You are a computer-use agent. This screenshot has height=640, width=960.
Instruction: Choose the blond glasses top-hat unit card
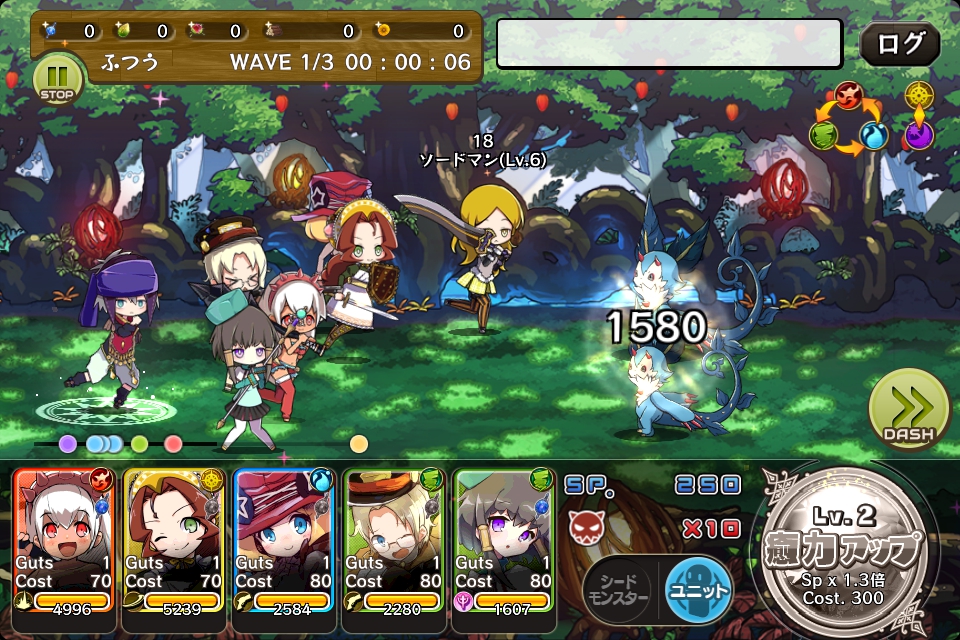point(394,539)
